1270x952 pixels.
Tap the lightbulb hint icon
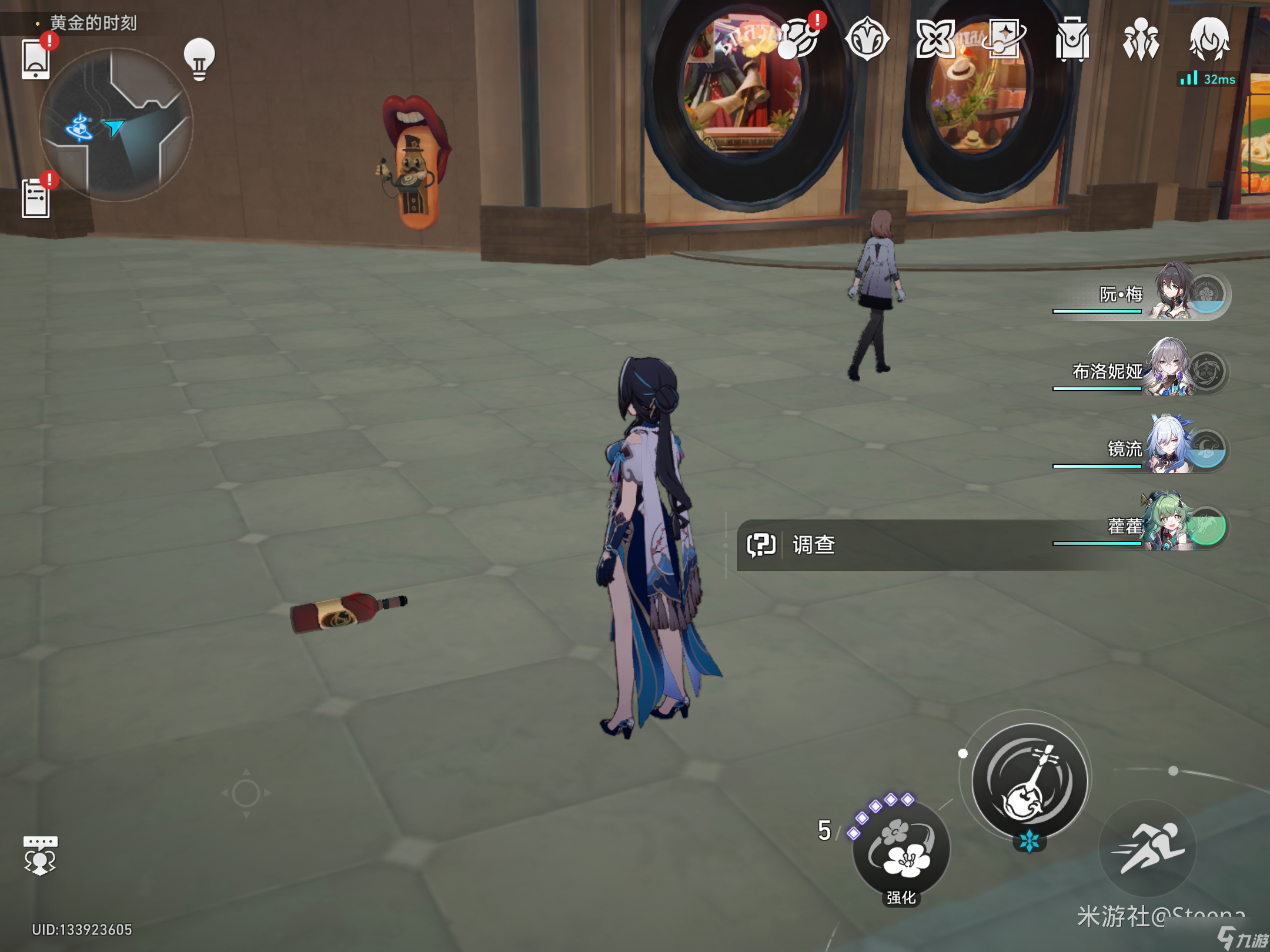pyautogui.click(x=199, y=59)
